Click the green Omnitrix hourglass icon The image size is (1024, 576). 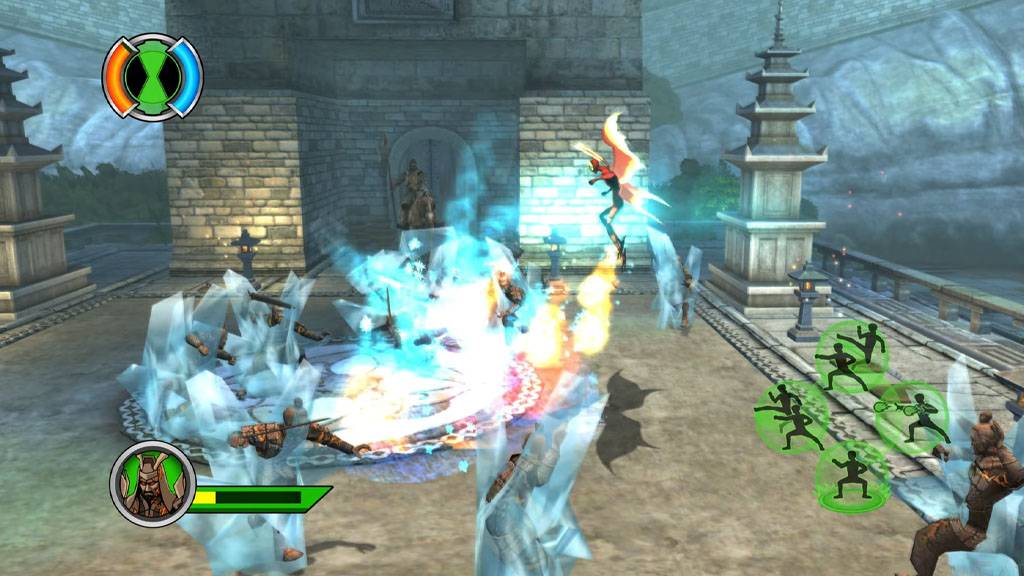tap(153, 76)
